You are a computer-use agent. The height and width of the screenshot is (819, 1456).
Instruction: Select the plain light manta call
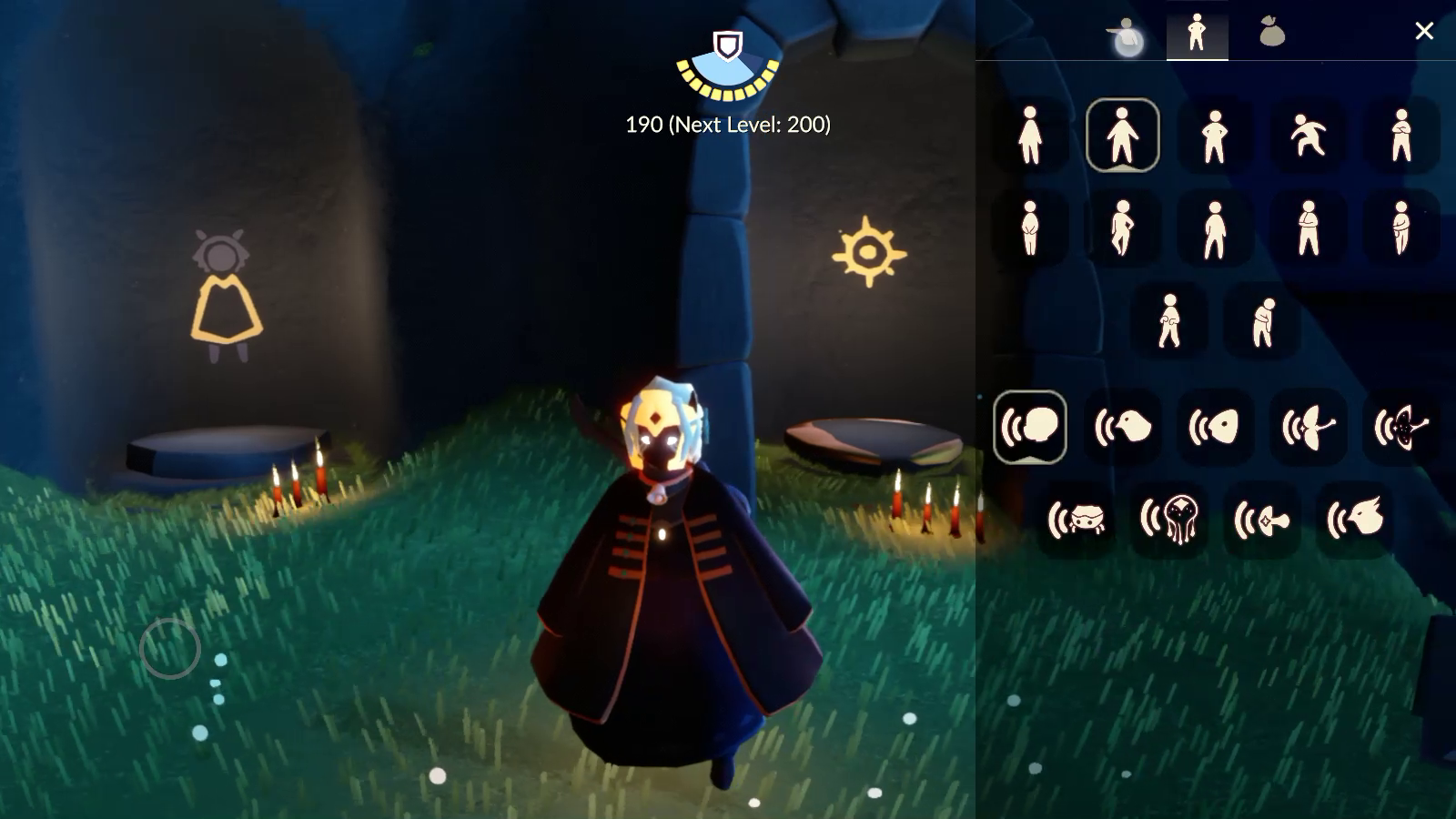1309,427
